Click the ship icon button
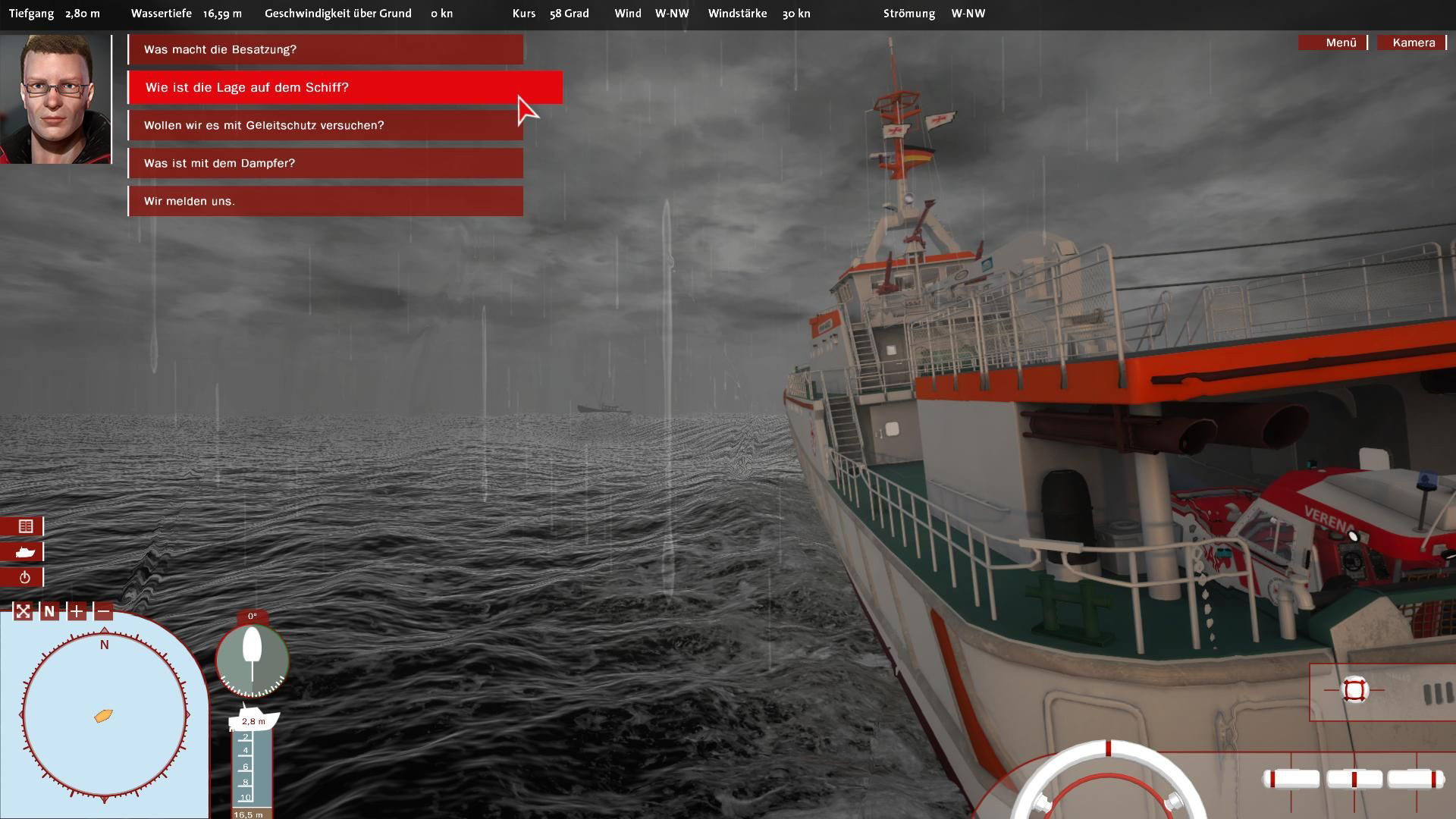Screen dimensions: 1456x819 point(24,552)
